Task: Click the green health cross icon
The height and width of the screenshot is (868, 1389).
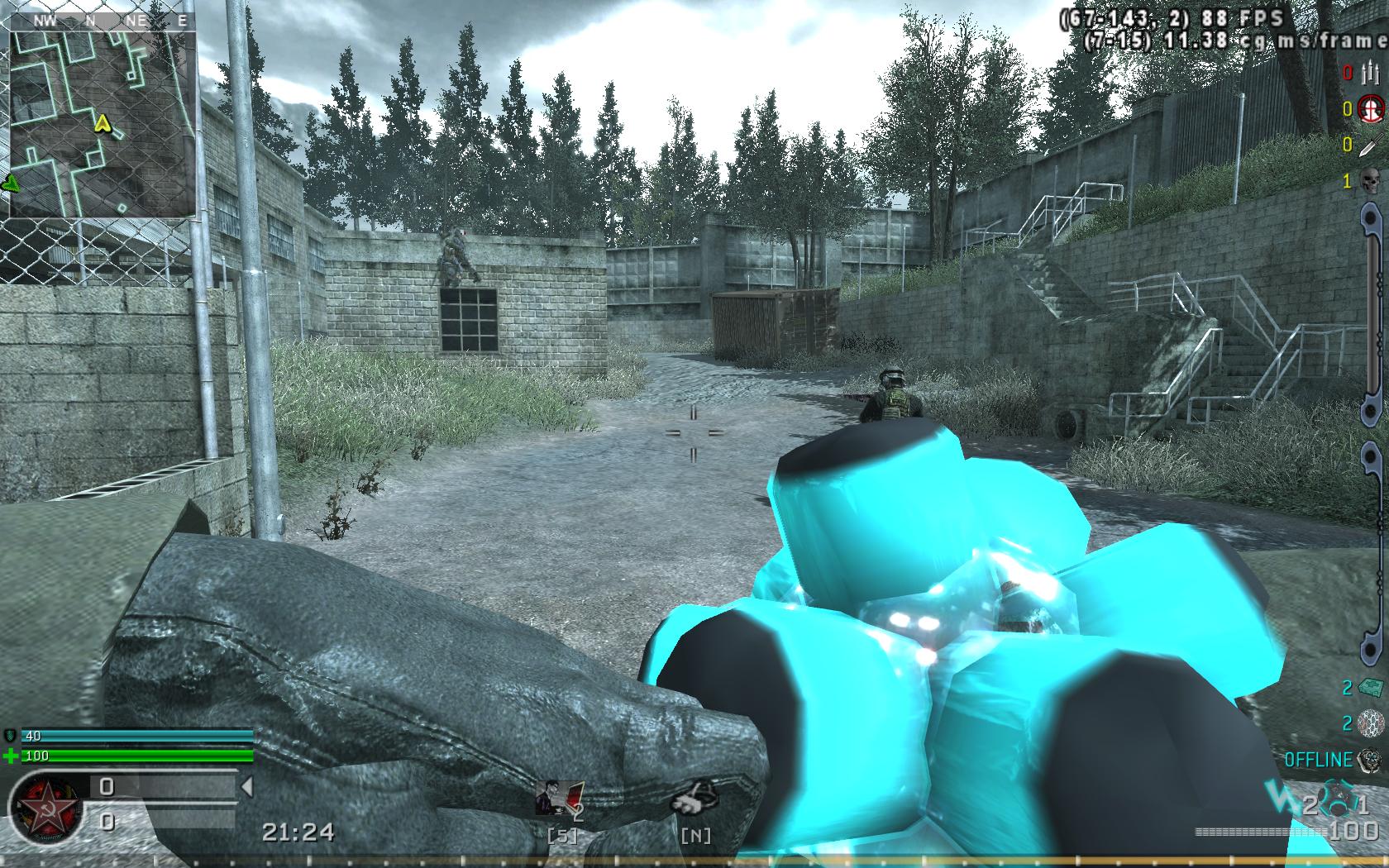Action: (x=12, y=756)
